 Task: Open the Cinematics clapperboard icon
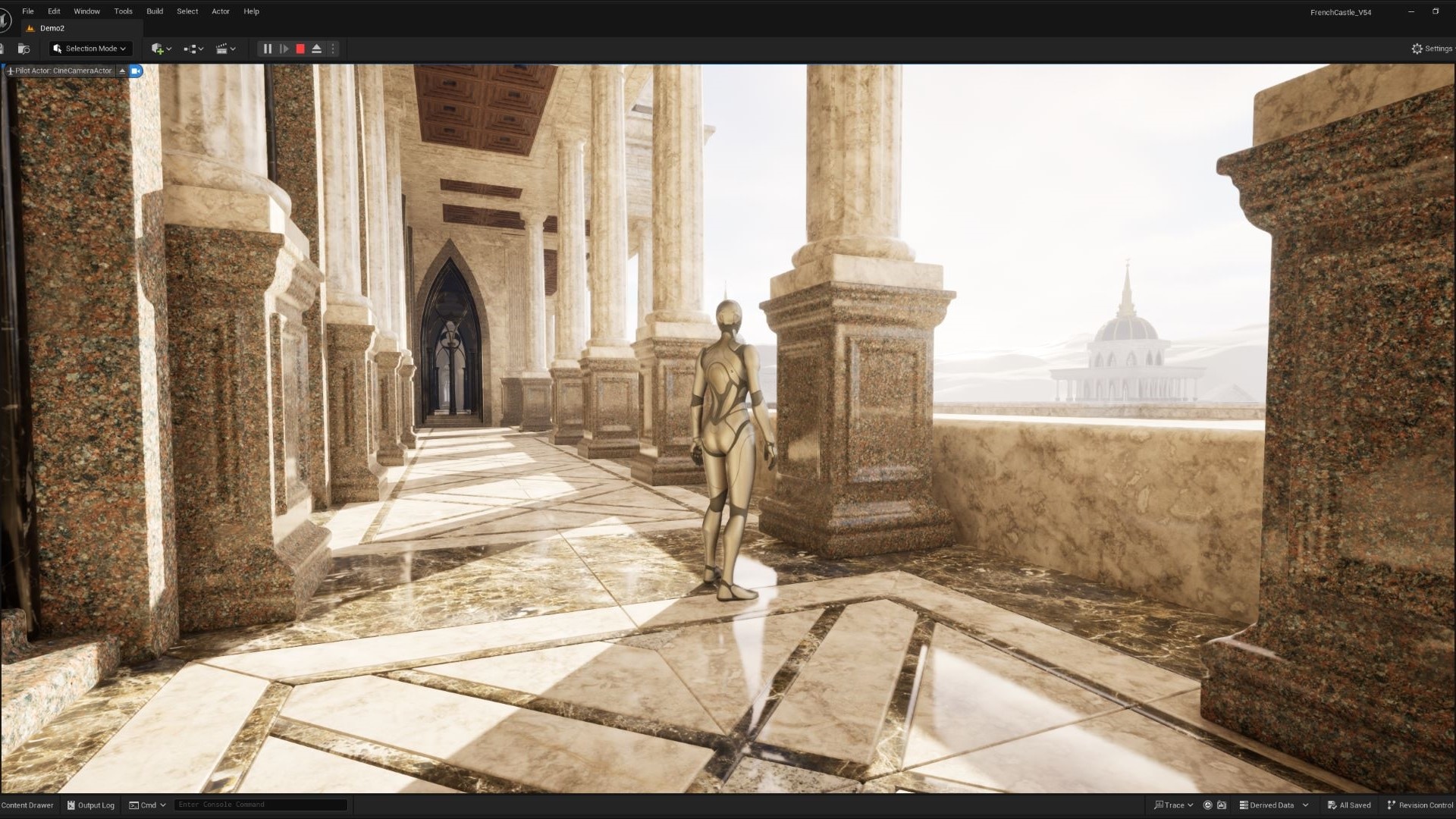(222, 48)
